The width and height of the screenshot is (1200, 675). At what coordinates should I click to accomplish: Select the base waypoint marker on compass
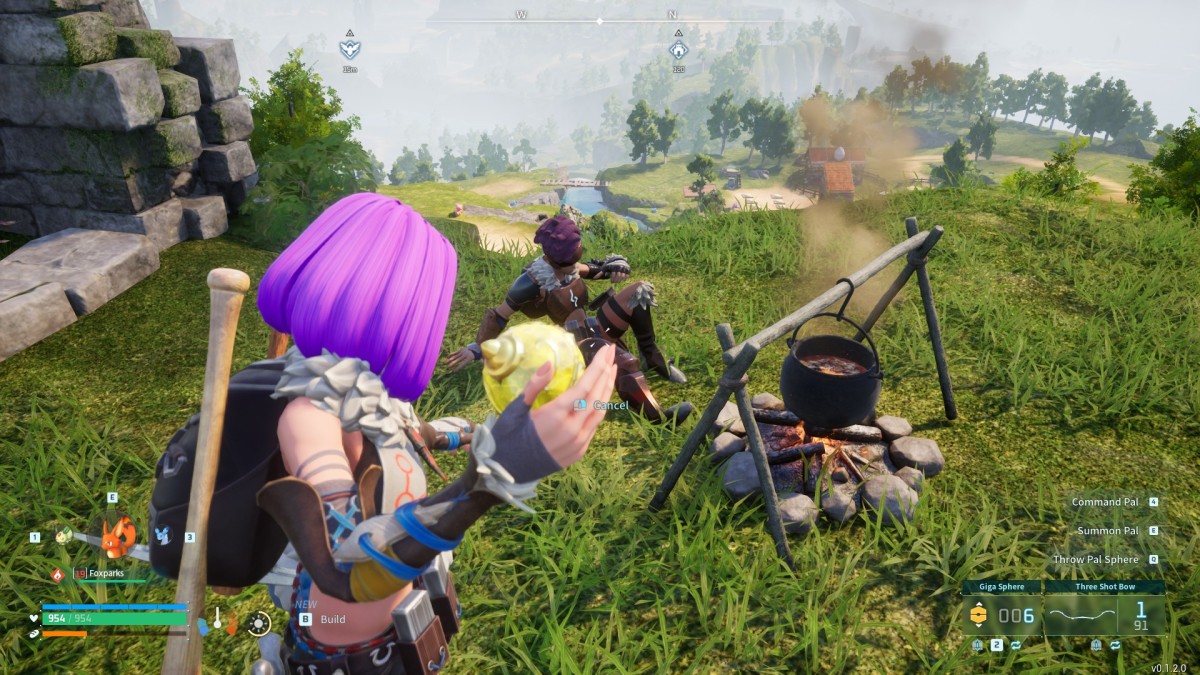(678, 47)
